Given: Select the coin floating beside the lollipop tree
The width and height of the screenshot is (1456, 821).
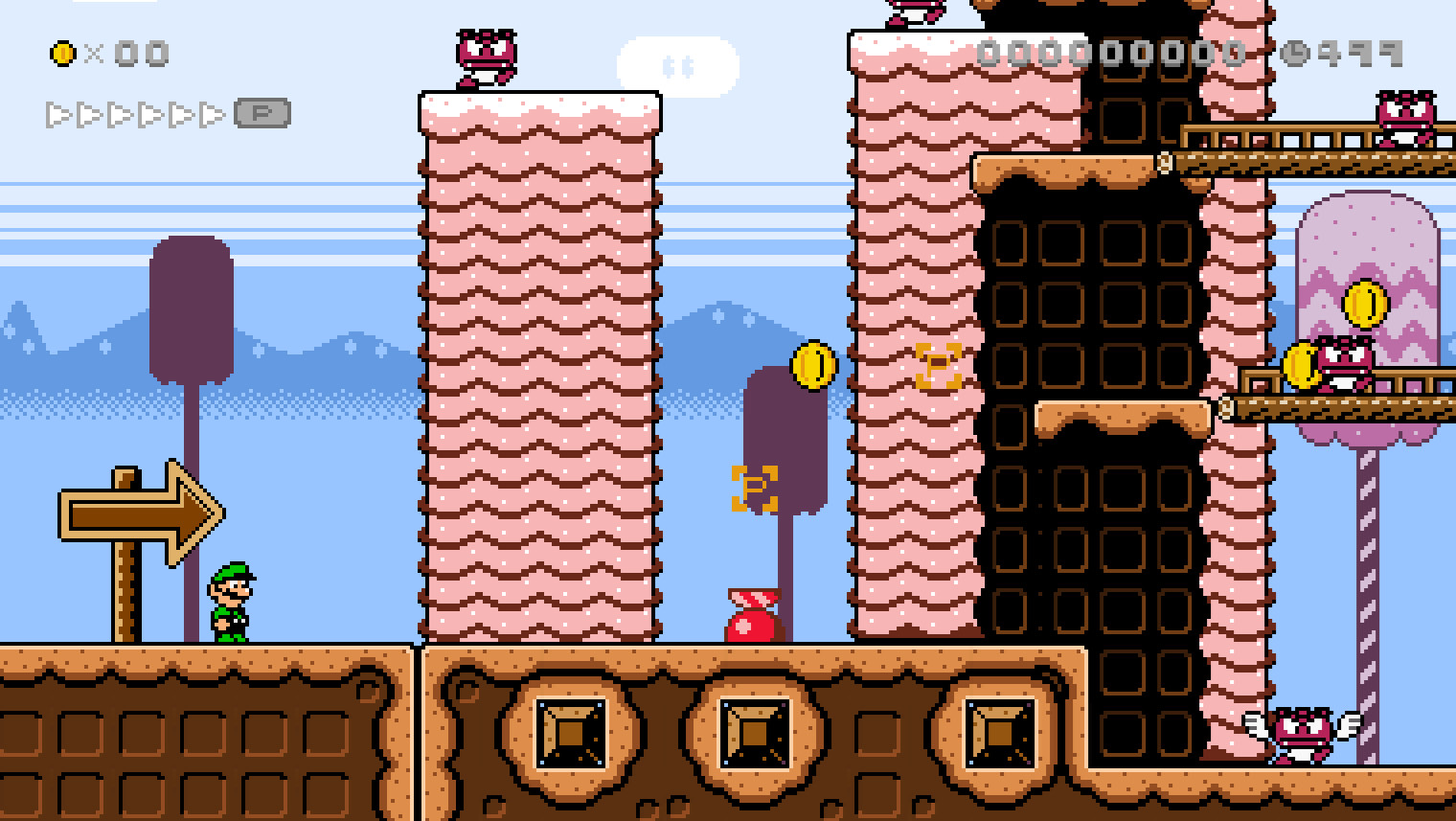Looking at the screenshot, I should point(812,365).
